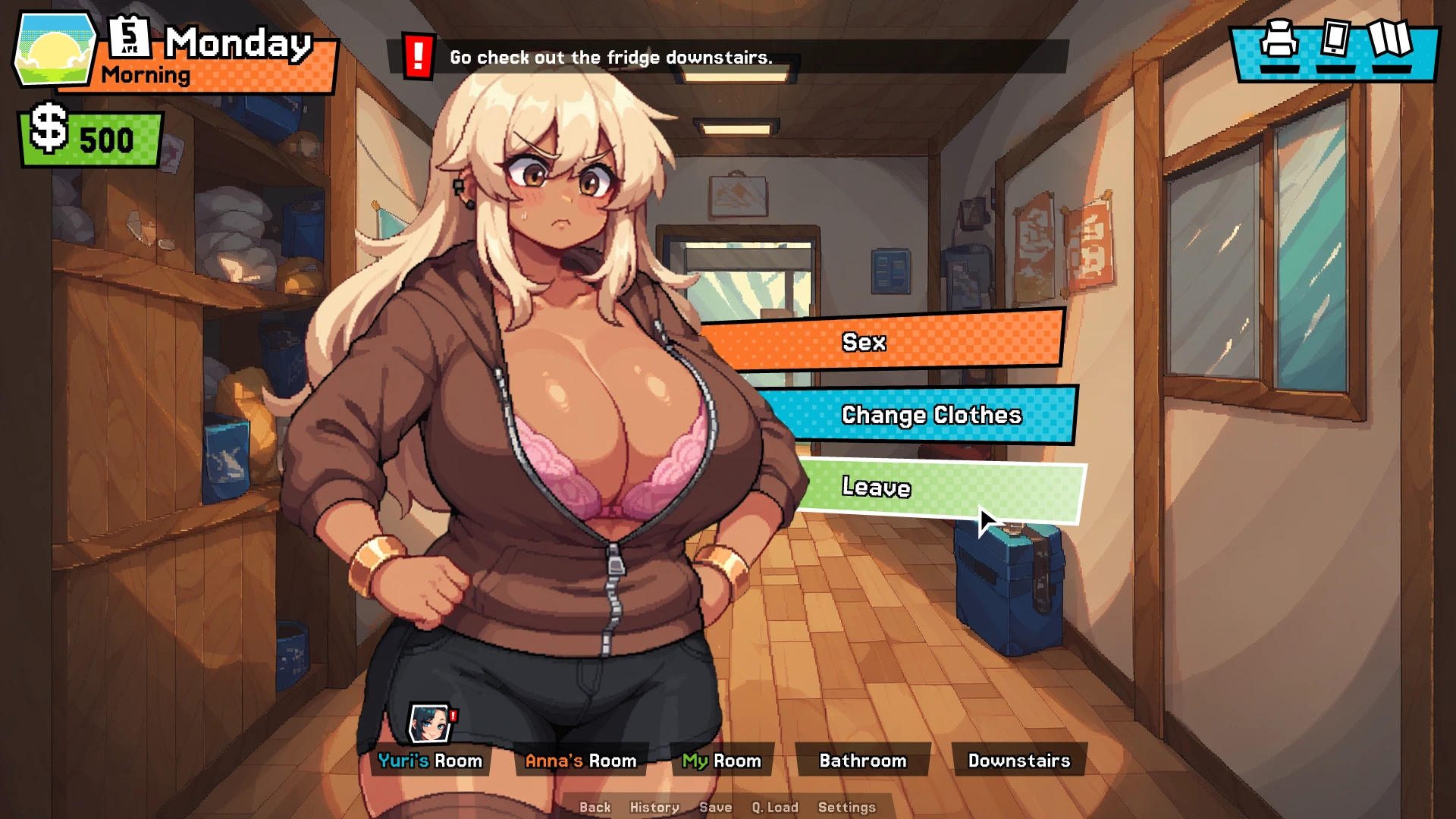The width and height of the screenshot is (1456, 819).
Task: Enter My Room
Action: tap(721, 761)
